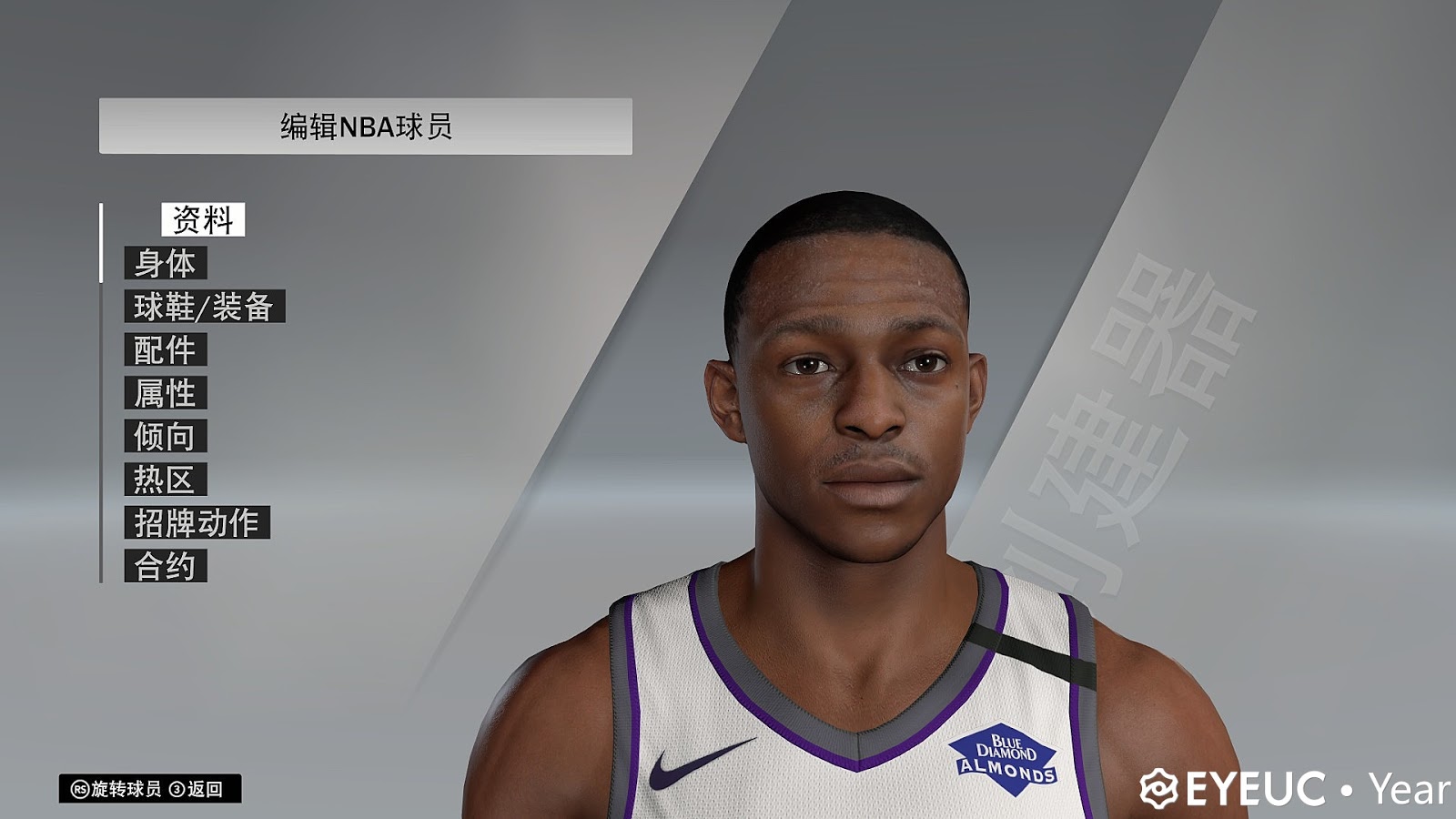The image size is (1456, 819).
Task: Switch to the 倾向 (Tendencies) menu item
Action: click(167, 437)
